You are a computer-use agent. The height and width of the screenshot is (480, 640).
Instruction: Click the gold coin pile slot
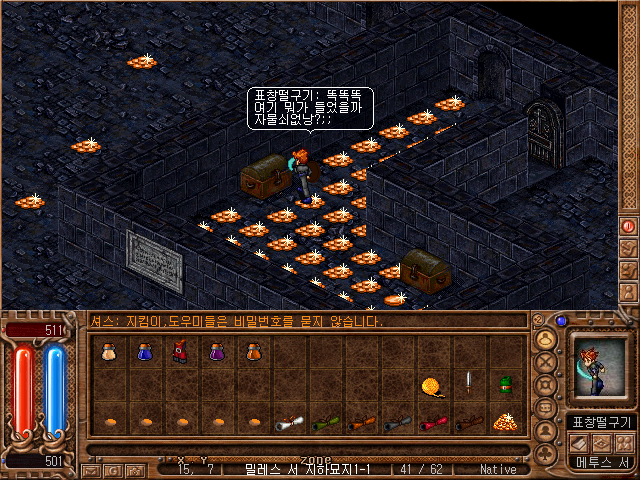[x=504, y=422]
